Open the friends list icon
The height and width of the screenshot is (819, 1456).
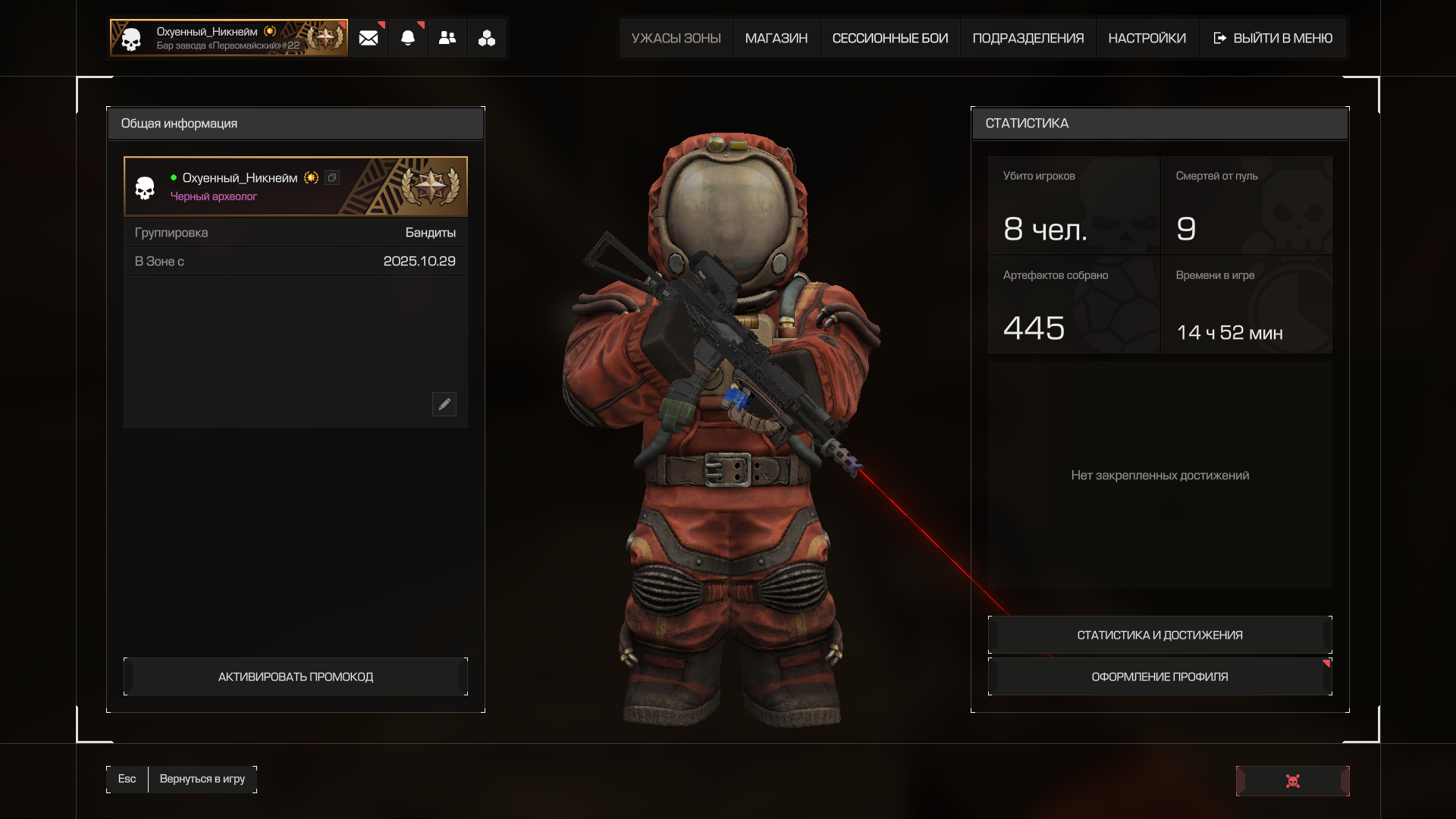447,38
